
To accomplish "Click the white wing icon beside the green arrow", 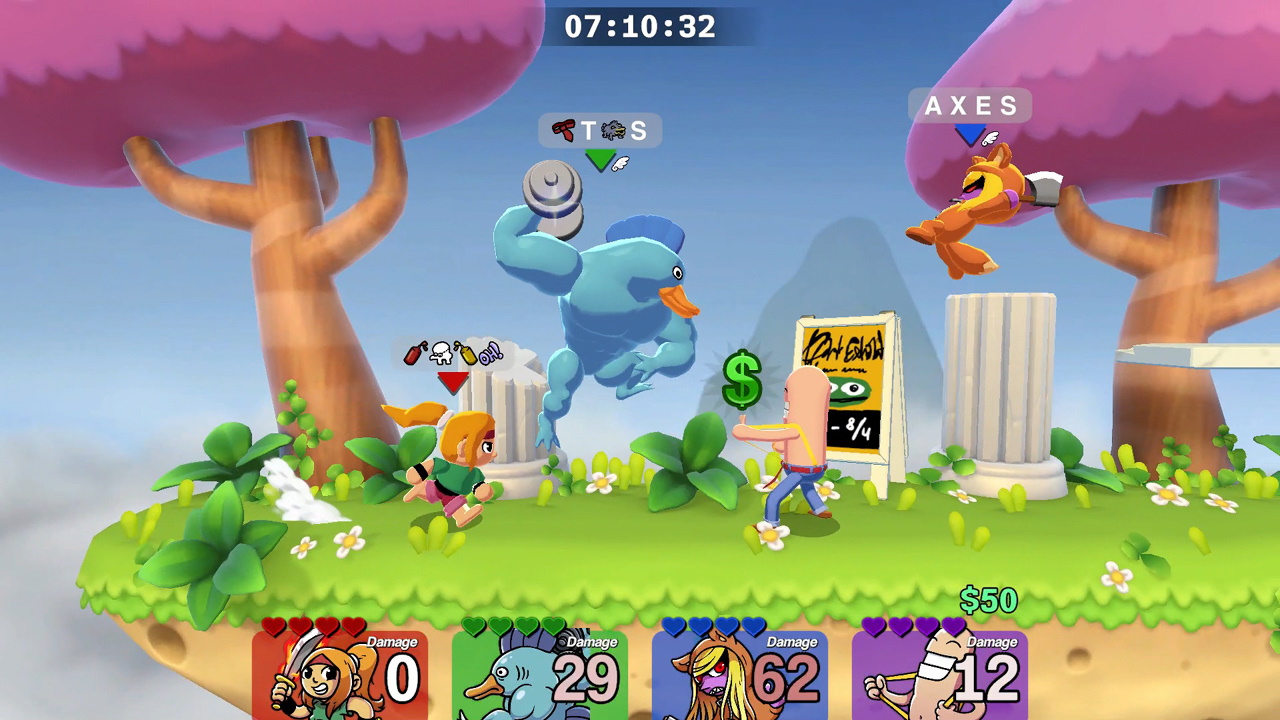I will click(620, 163).
